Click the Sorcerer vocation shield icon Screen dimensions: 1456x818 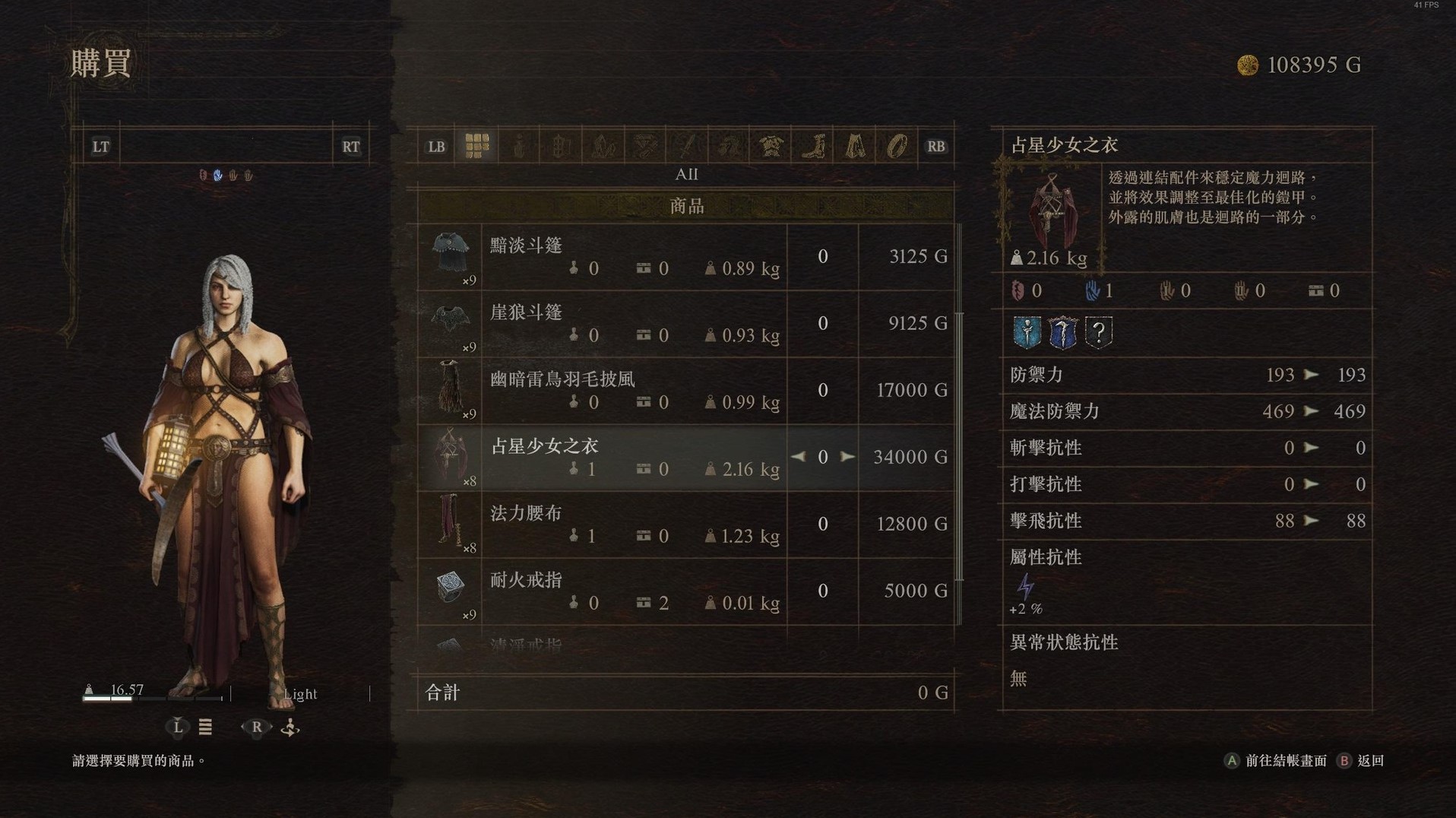point(1063,333)
